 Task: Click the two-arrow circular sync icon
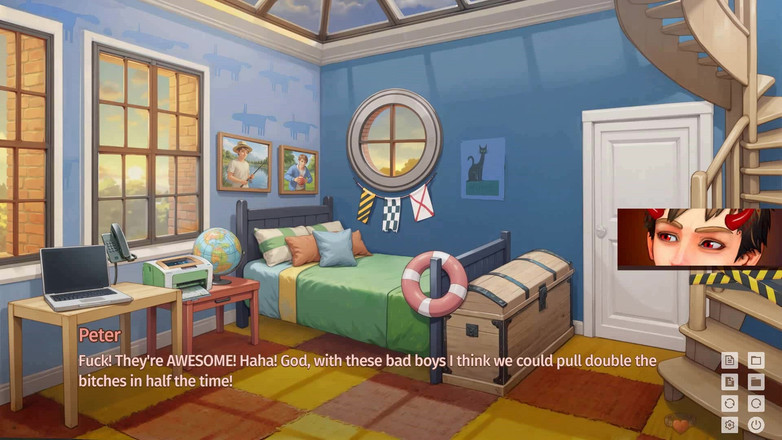pyautogui.click(x=730, y=403)
